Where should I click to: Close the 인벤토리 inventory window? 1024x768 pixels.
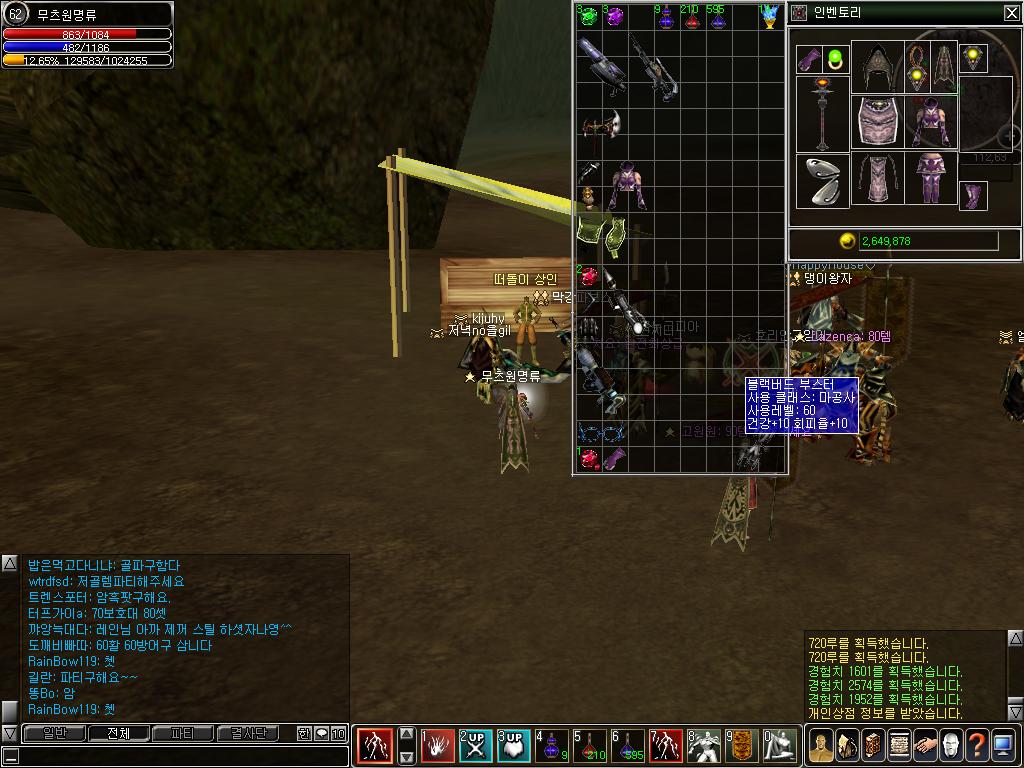[x=1011, y=13]
